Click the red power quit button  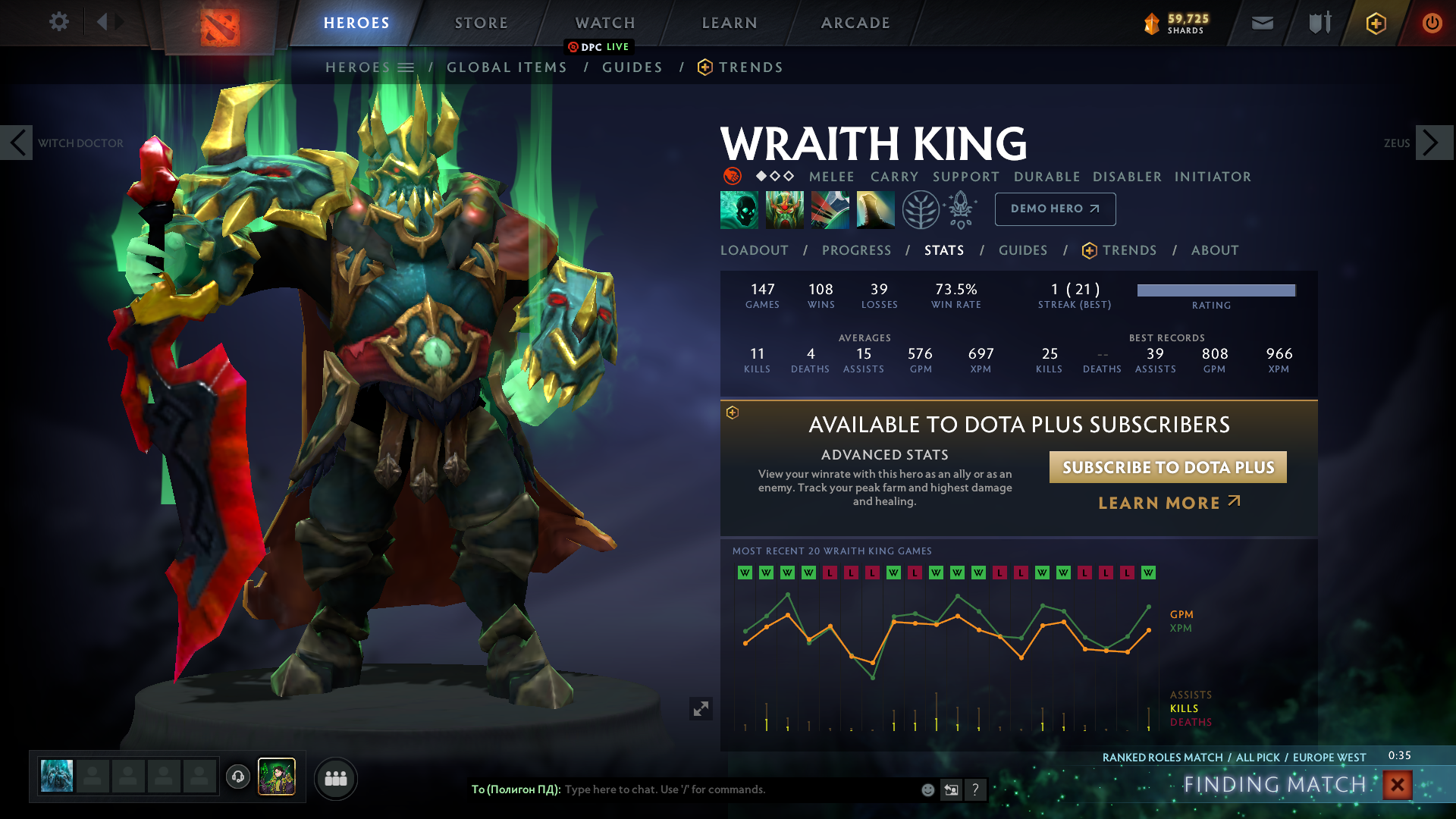(1432, 24)
